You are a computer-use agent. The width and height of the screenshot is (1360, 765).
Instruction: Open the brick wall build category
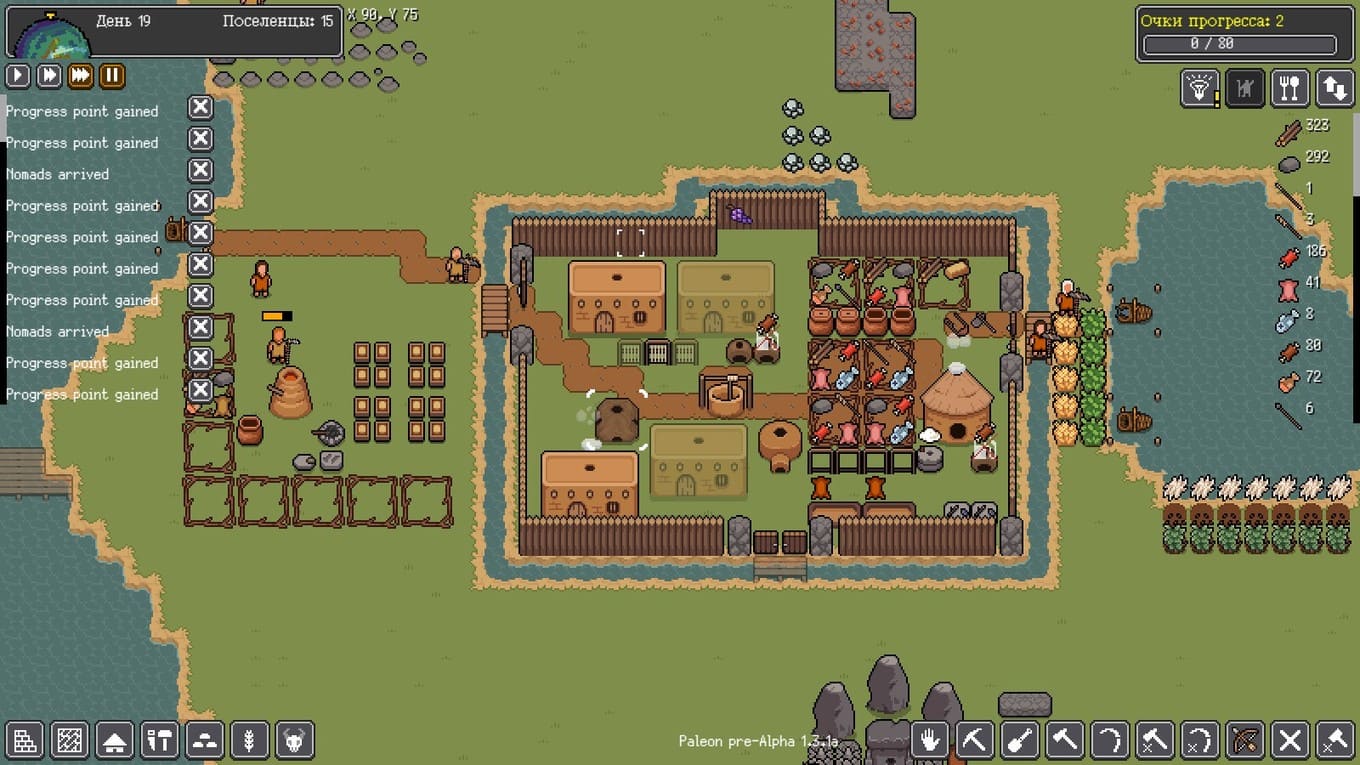pyautogui.click(x=25, y=740)
